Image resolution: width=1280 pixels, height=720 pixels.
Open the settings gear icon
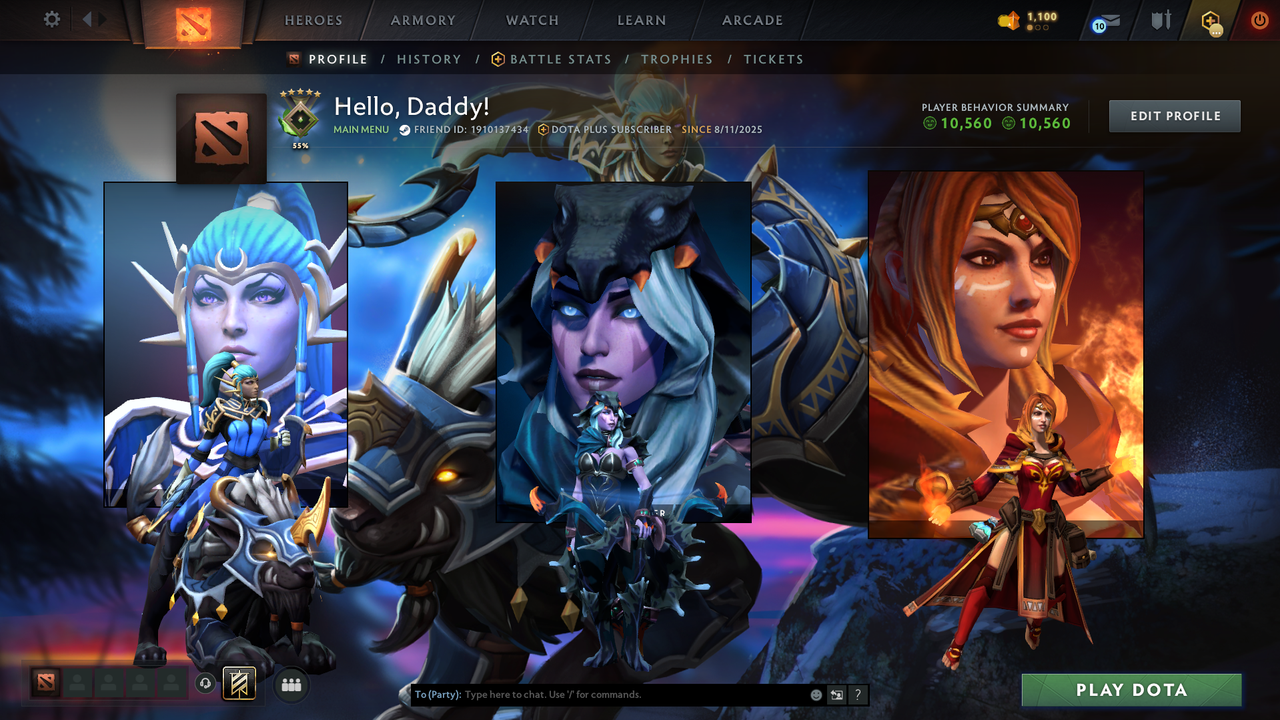pos(50,19)
